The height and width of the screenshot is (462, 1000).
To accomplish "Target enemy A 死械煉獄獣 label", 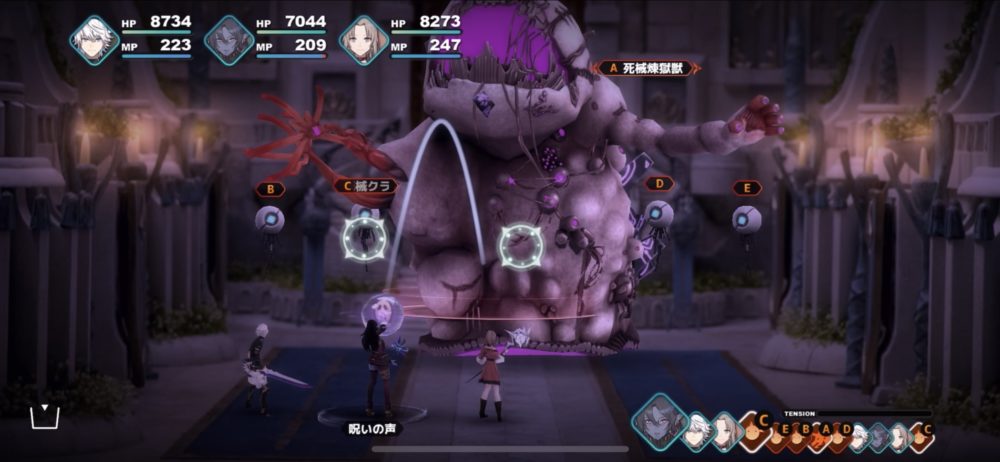I will (644, 68).
